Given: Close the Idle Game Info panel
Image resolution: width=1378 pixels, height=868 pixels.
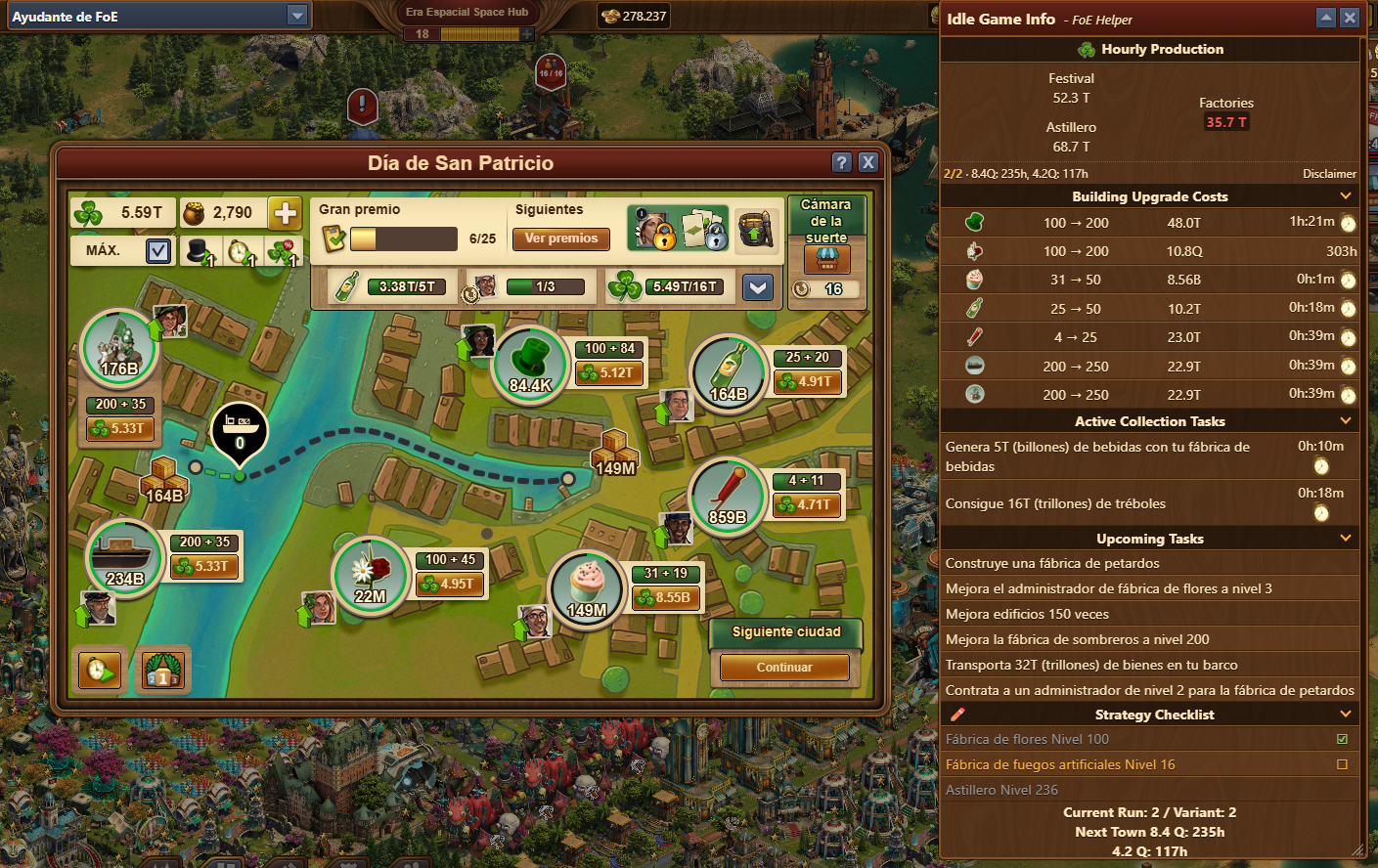Looking at the screenshot, I should click(1350, 18).
